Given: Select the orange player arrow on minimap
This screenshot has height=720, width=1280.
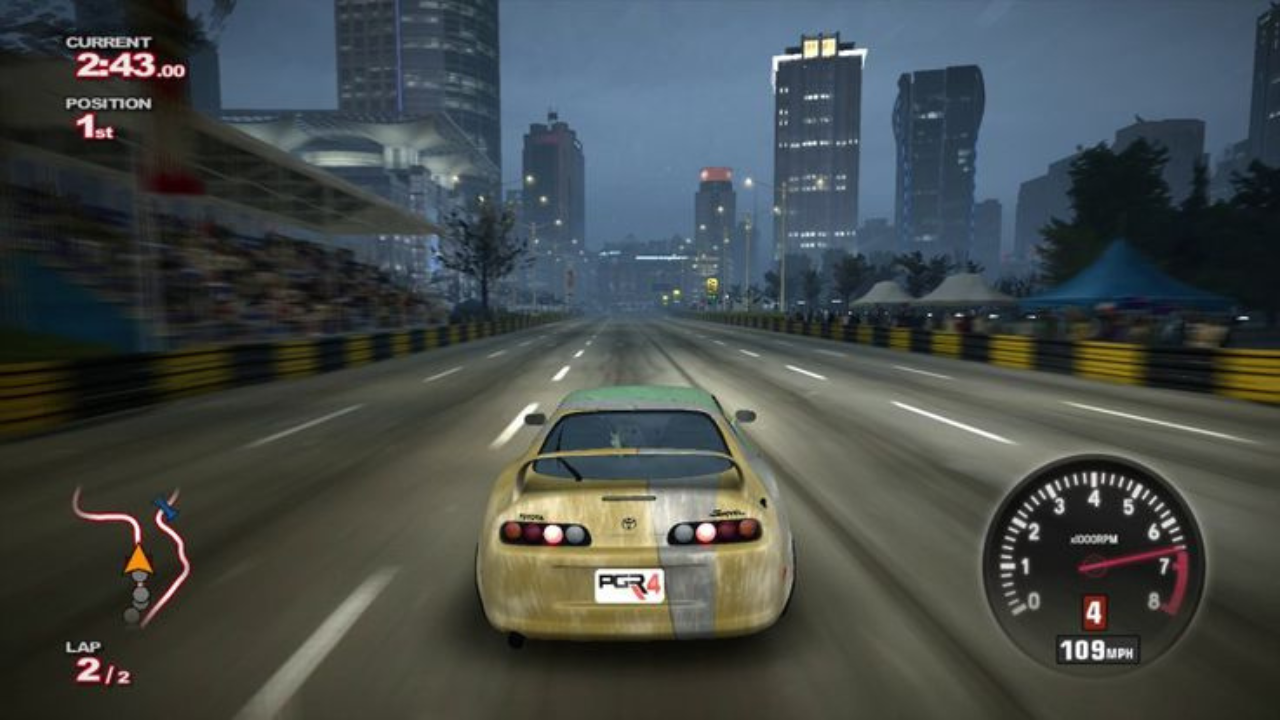Looking at the screenshot, I should pyautogui.click(x=138, y=559).
